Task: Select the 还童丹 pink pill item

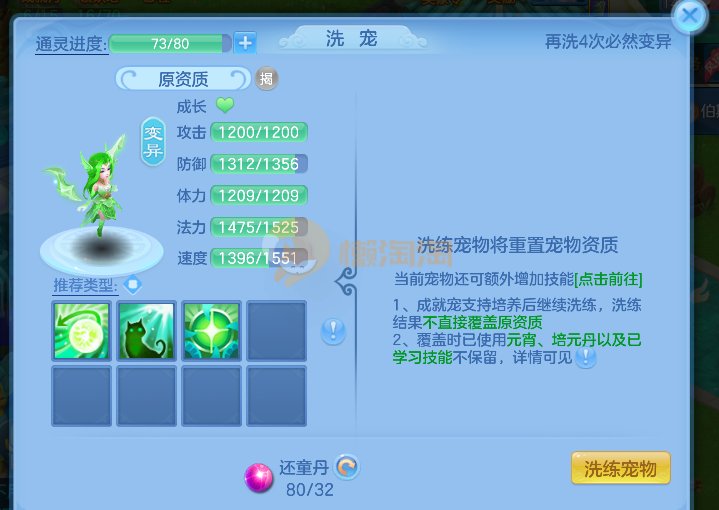Action: 260,479
